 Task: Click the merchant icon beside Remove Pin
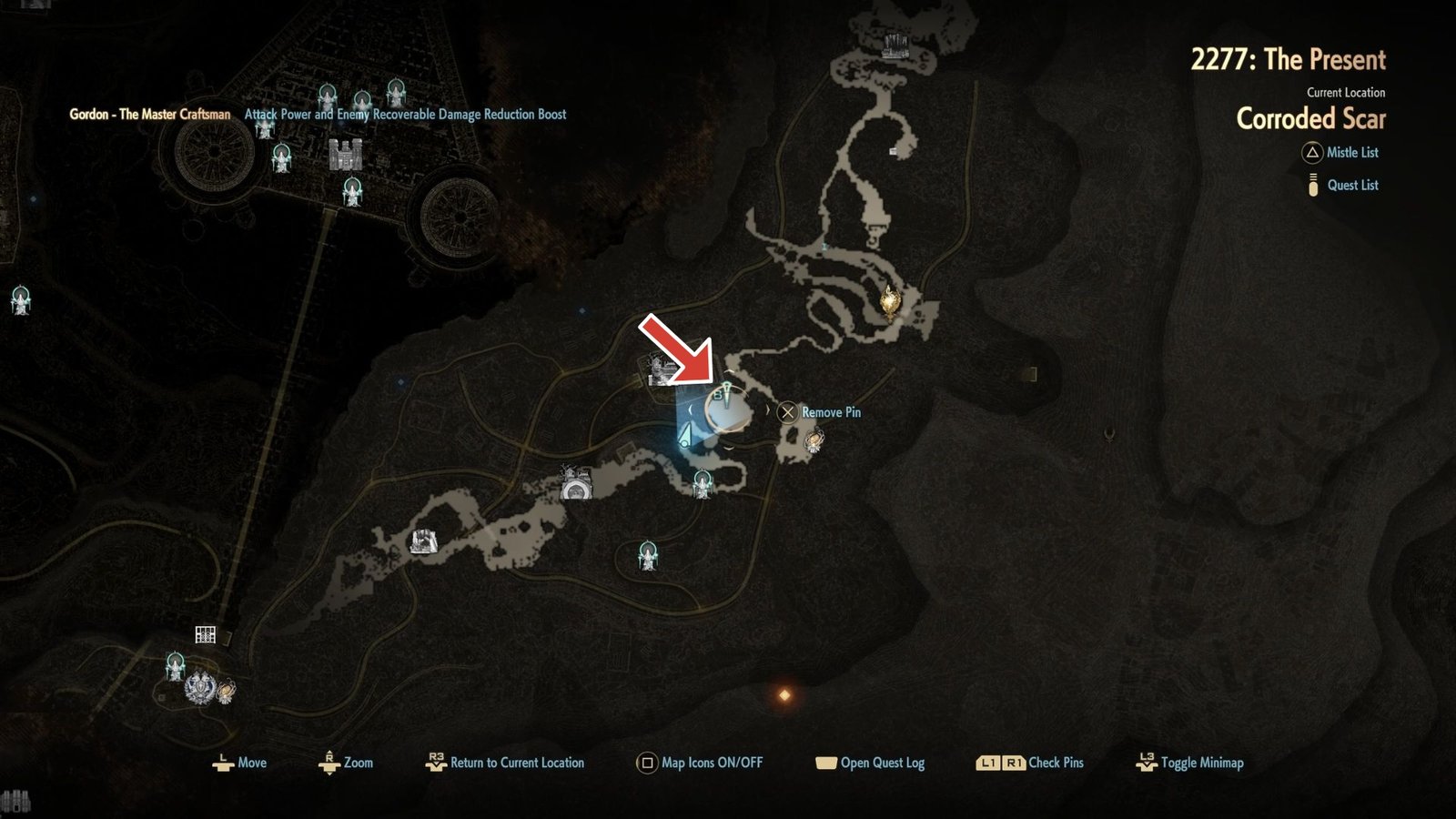pyautogui.click(x=813, y=441)
